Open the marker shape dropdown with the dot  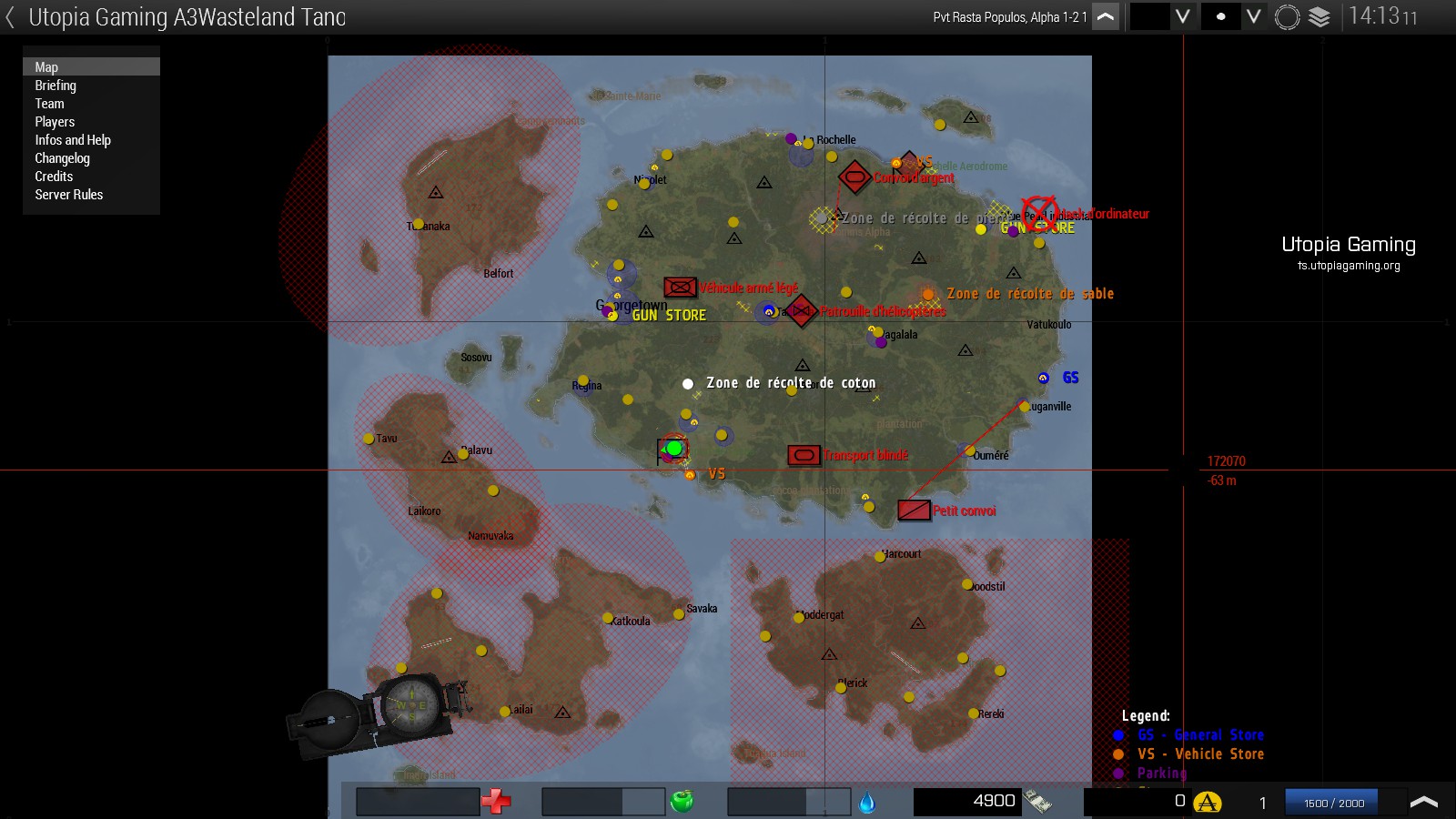tap(1253, 17)
